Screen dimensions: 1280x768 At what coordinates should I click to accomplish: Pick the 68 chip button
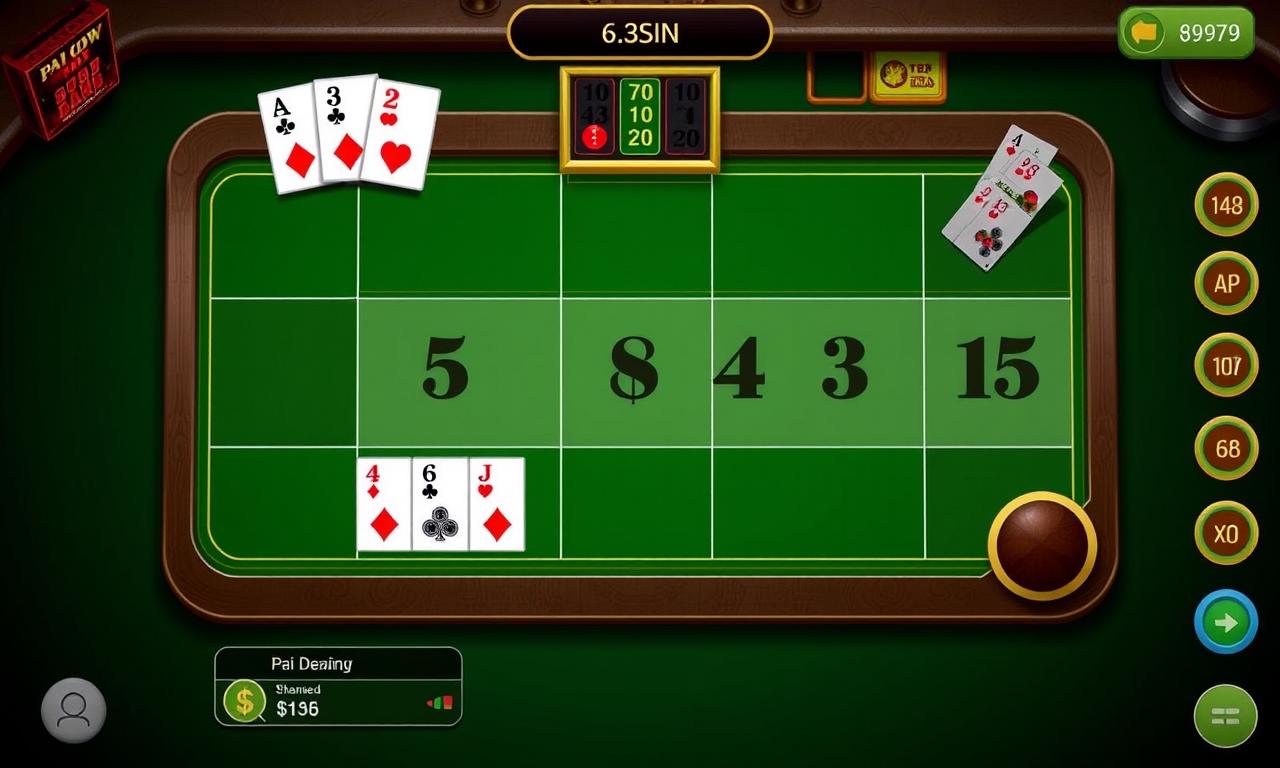point(1226,449)
